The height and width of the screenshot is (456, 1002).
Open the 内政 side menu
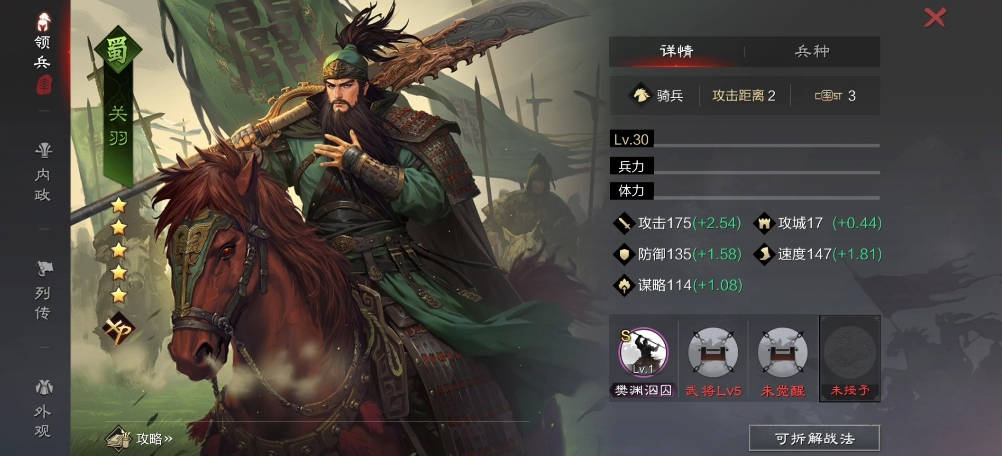43,172
